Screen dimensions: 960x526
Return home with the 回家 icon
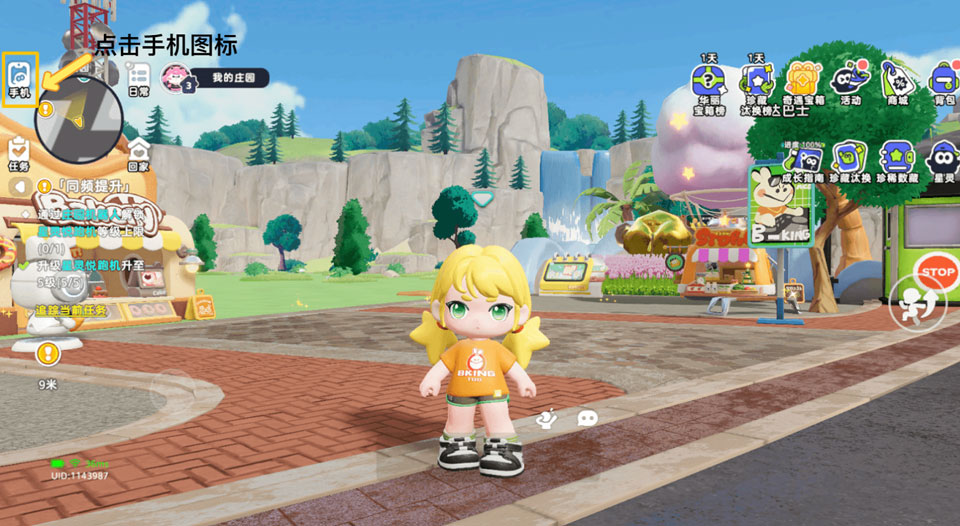click(x=138, y=153)
